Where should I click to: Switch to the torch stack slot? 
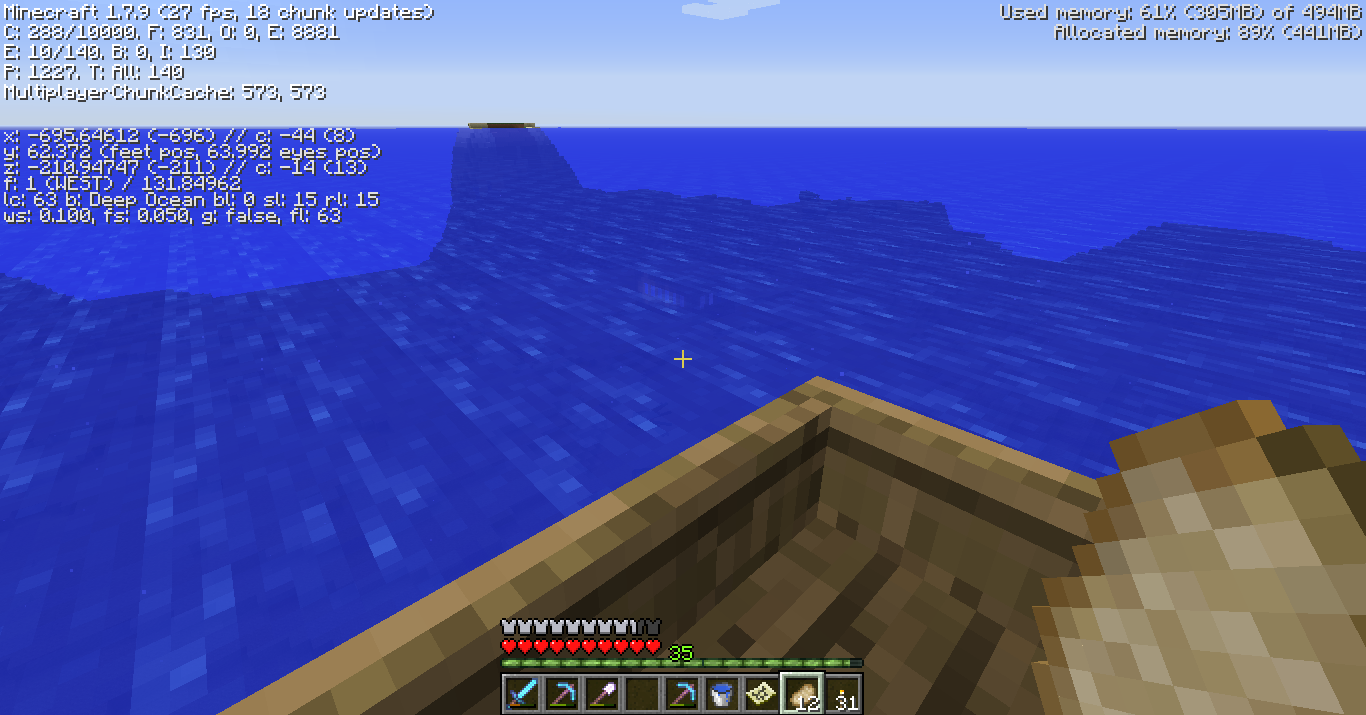(x=842, y=693)
